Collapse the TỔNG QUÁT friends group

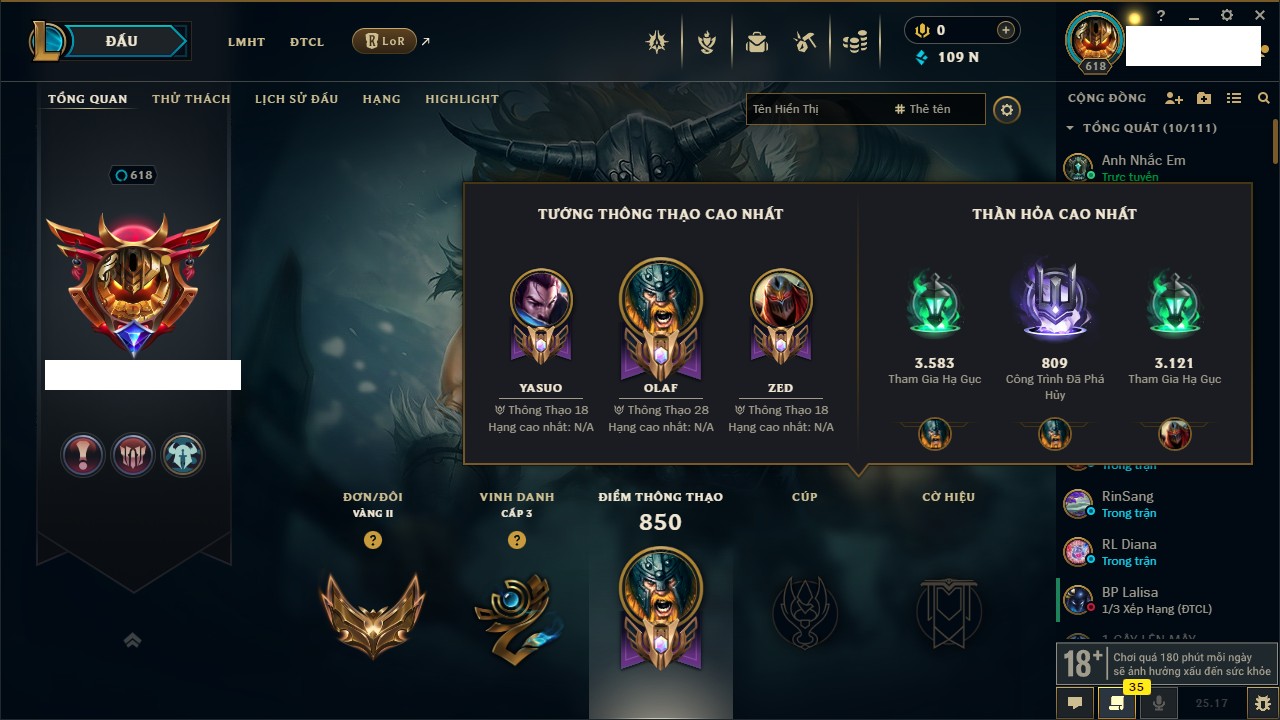click(x=1071, y=128)
